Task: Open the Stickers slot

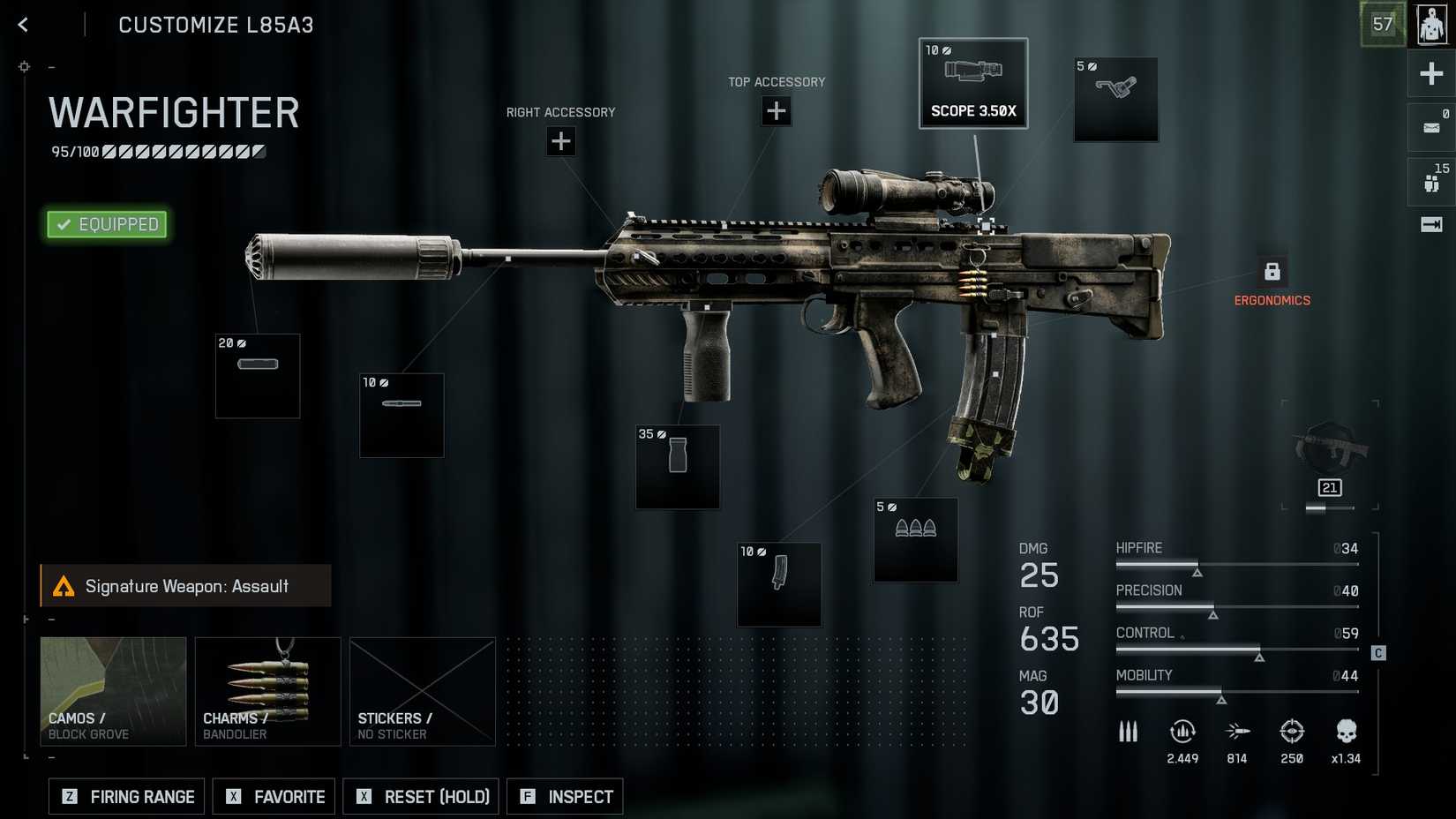Action: pos(423,691)
